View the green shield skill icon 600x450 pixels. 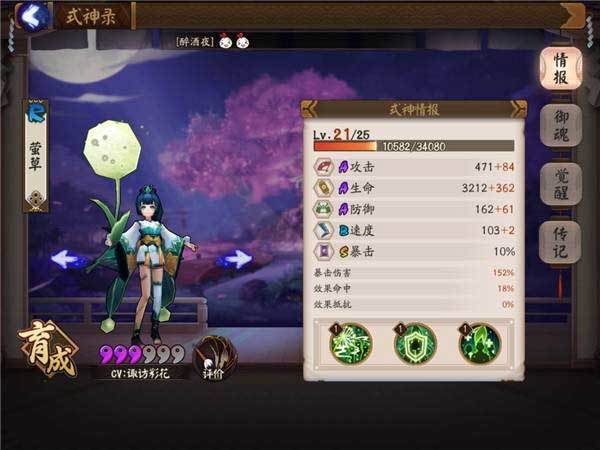414,345
